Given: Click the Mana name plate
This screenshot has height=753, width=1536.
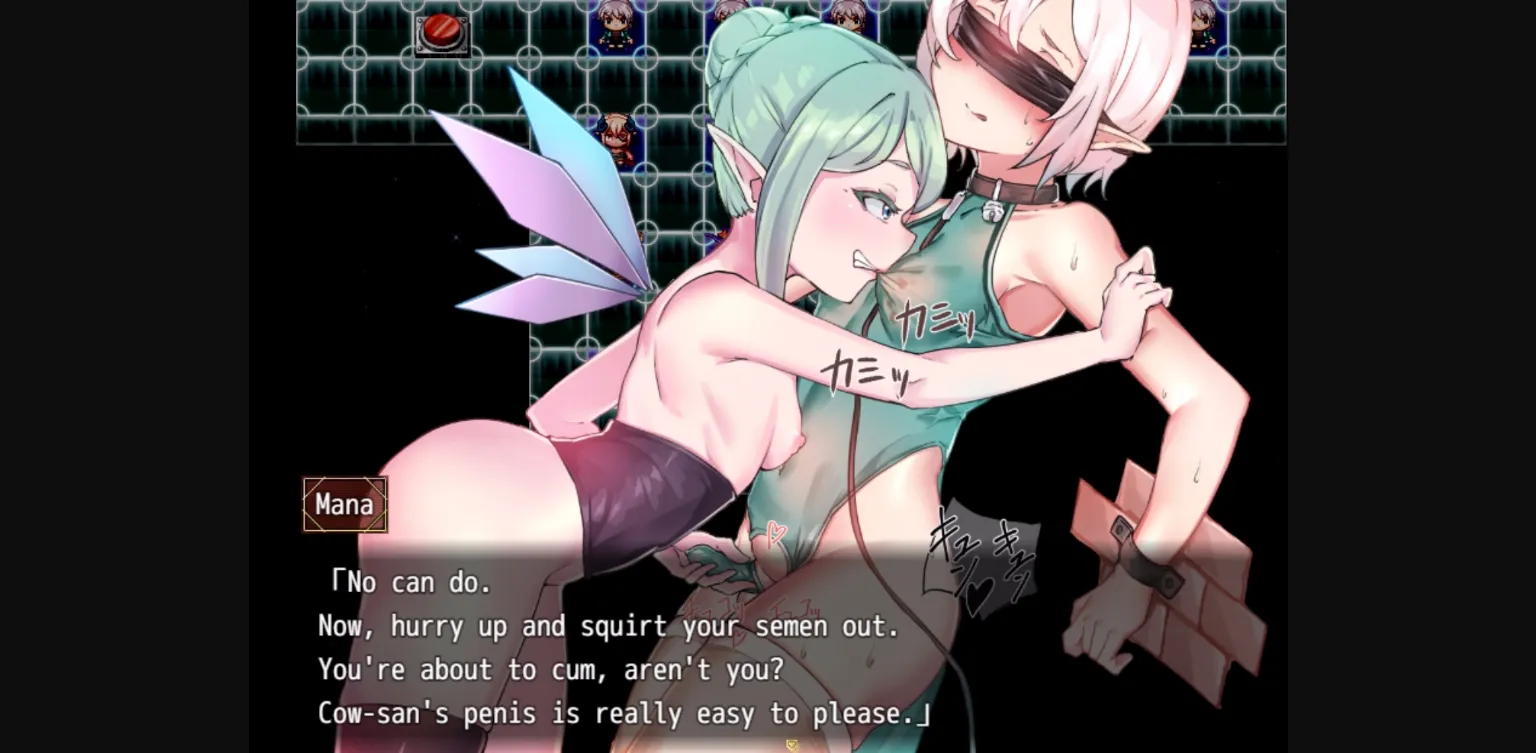Looking at the screenshot, I should tap(344, 504).
